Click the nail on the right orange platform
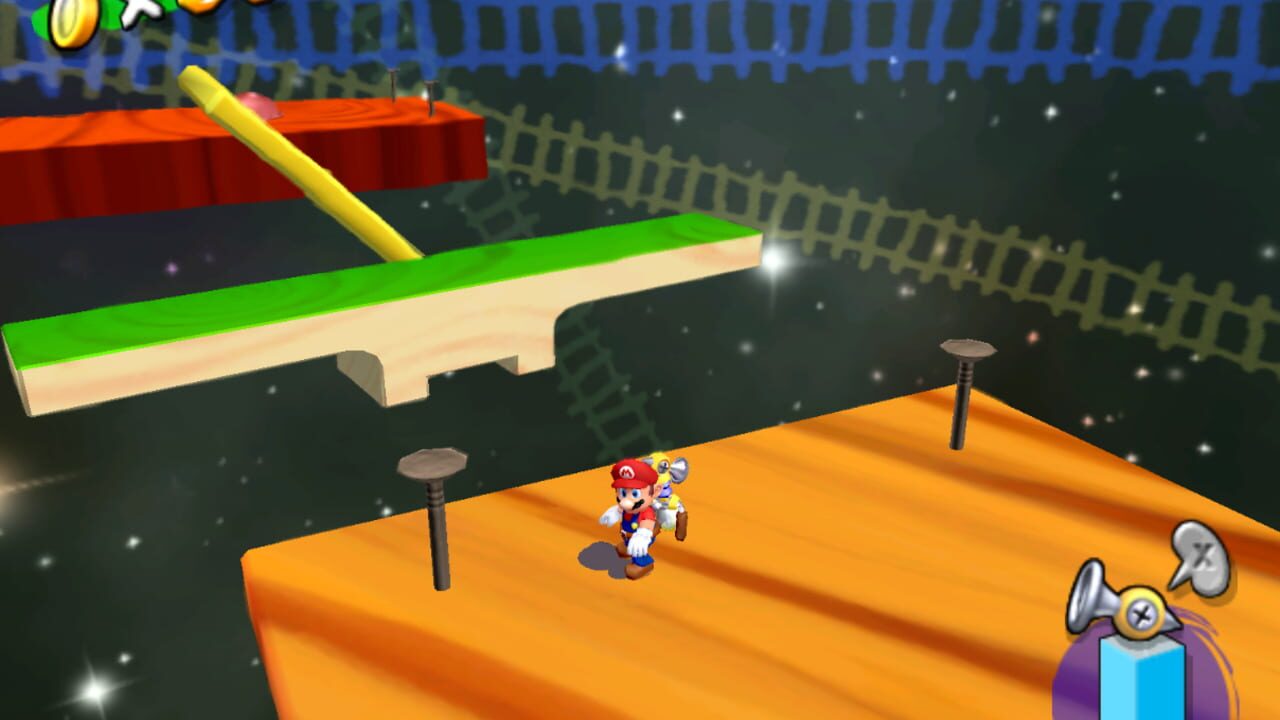 click(x=963, y=400)
